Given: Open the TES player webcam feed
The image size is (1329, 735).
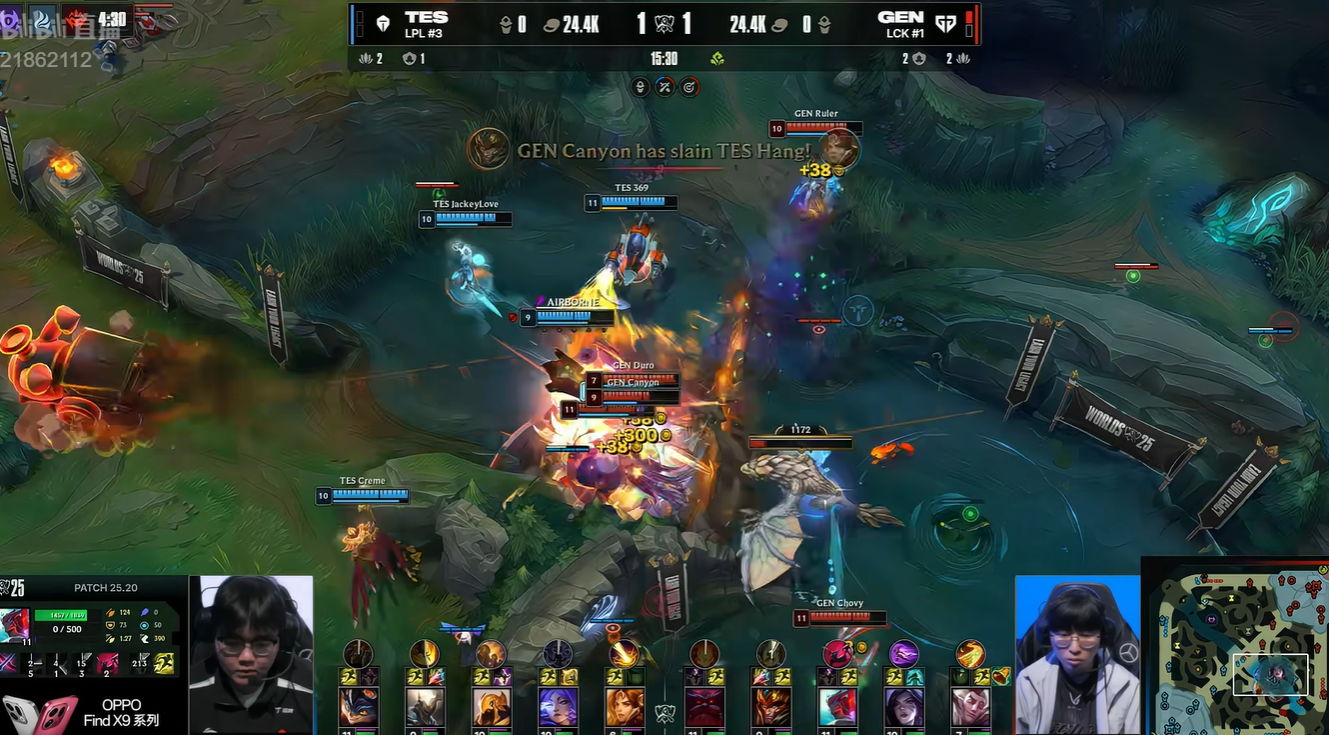Looking at the screenshot, I should (x=251, y=654).
